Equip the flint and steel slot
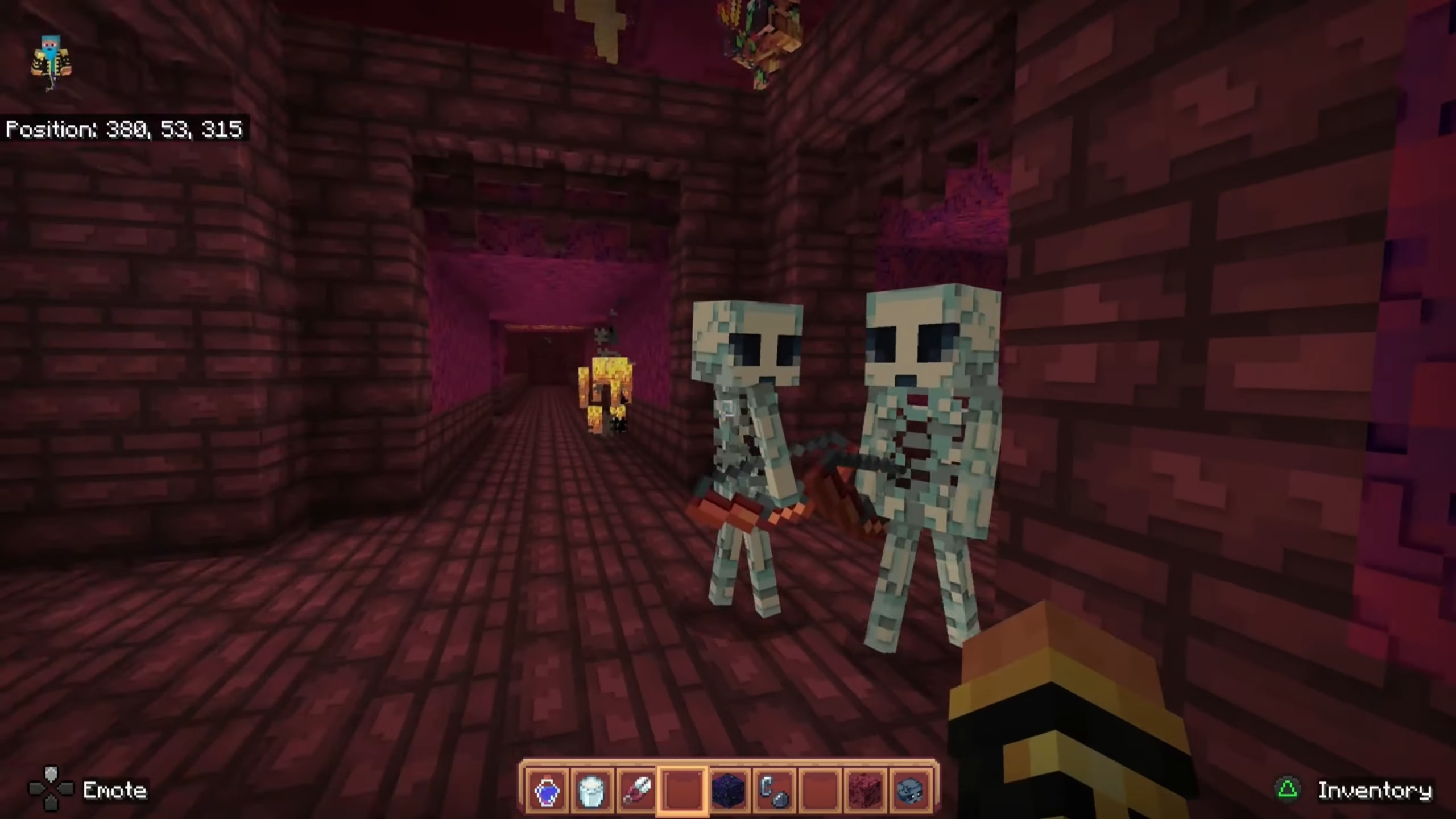Image resolution: width=1456 pixels, height=819 pixels. tap(773, 790)
